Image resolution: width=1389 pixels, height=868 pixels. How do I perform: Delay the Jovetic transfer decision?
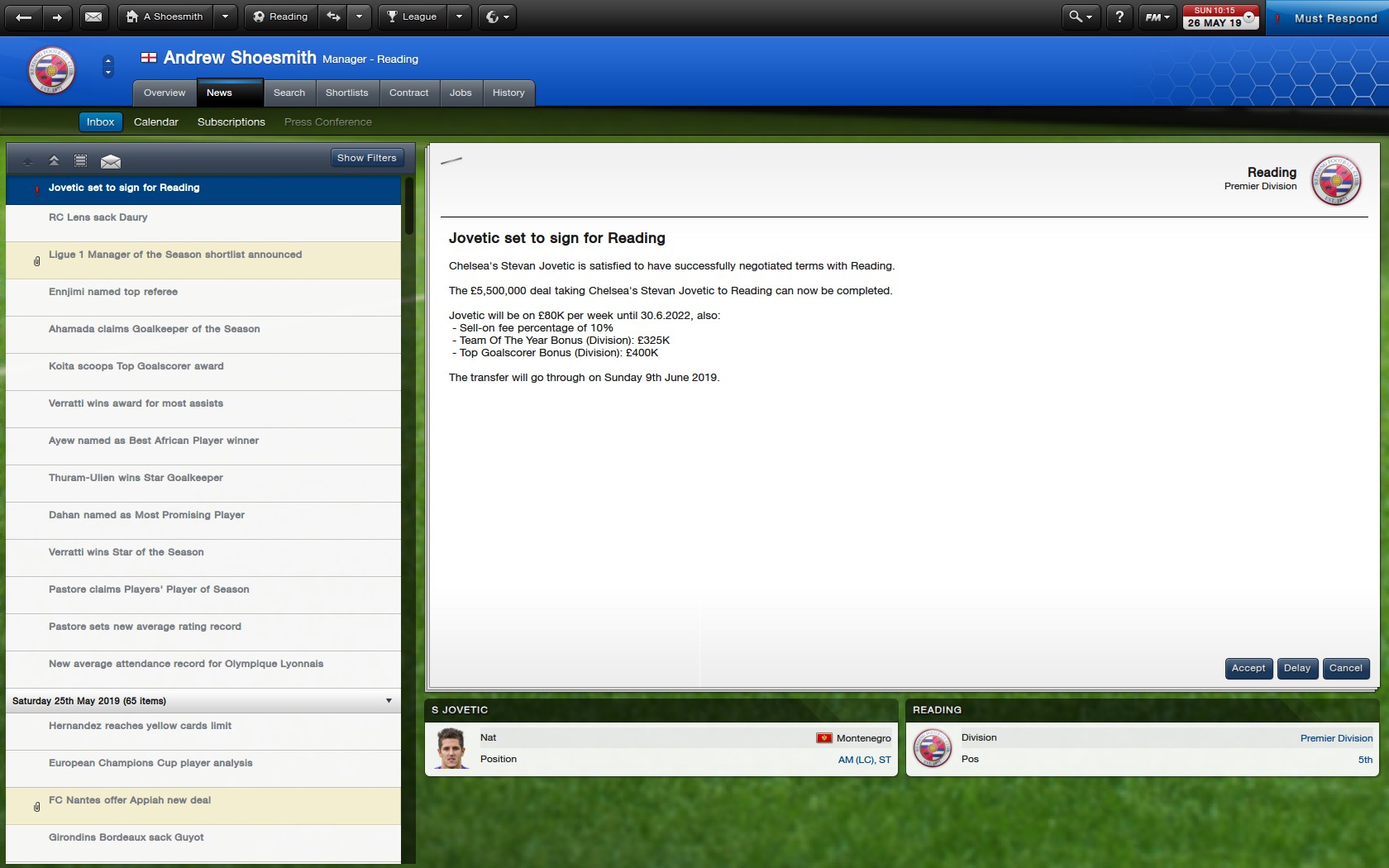coord(1296,668)
